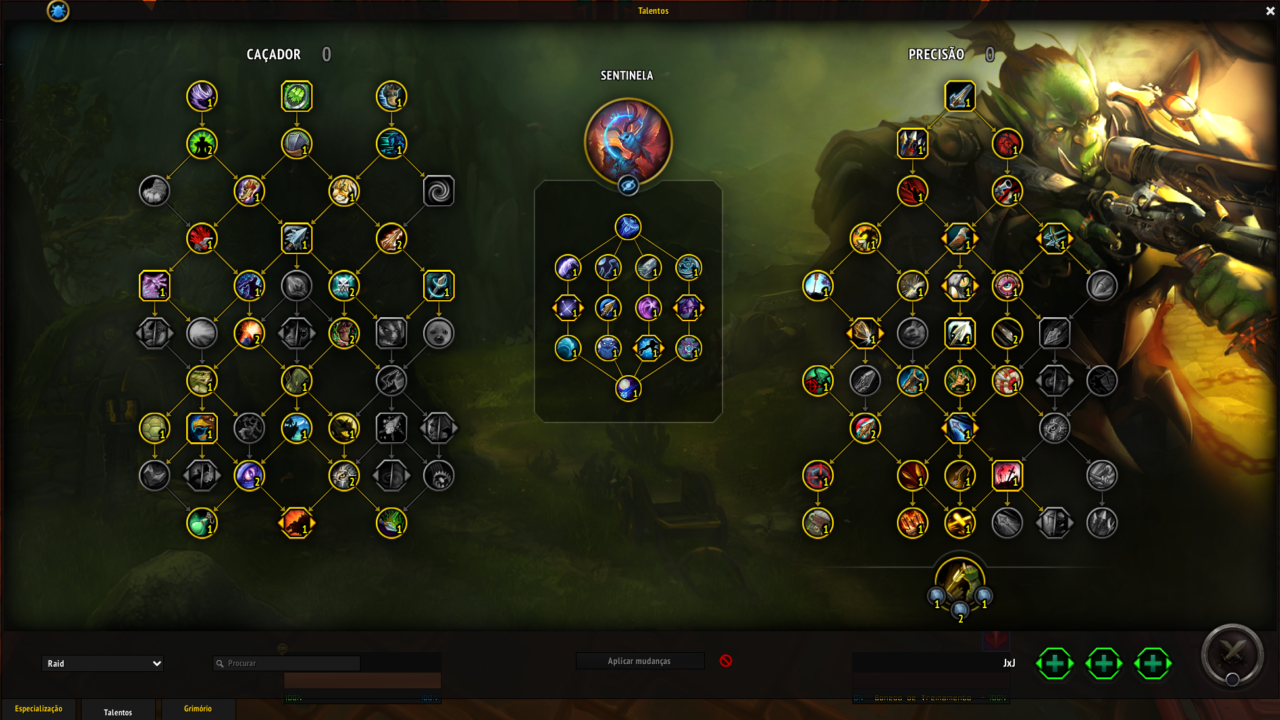Apply changes with Aplicar mudanças
The image size is (1280, 720).
[x=639, y=661]
